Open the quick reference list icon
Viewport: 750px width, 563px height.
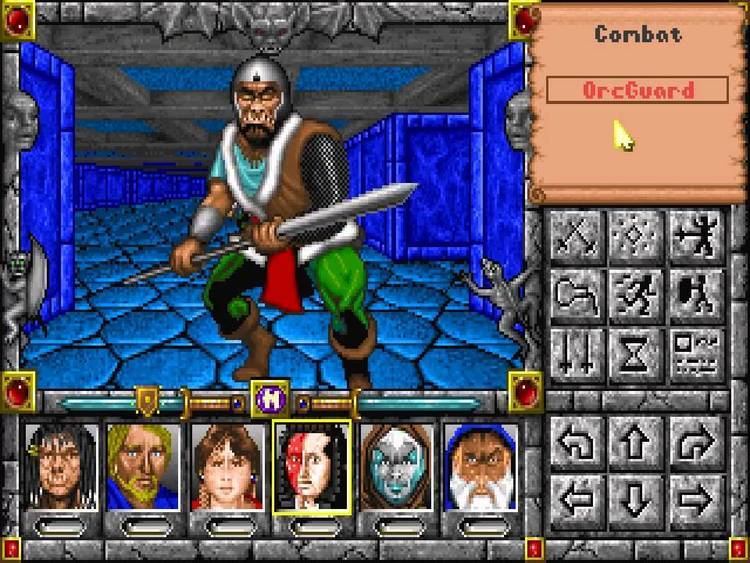[x=697, y=355]
